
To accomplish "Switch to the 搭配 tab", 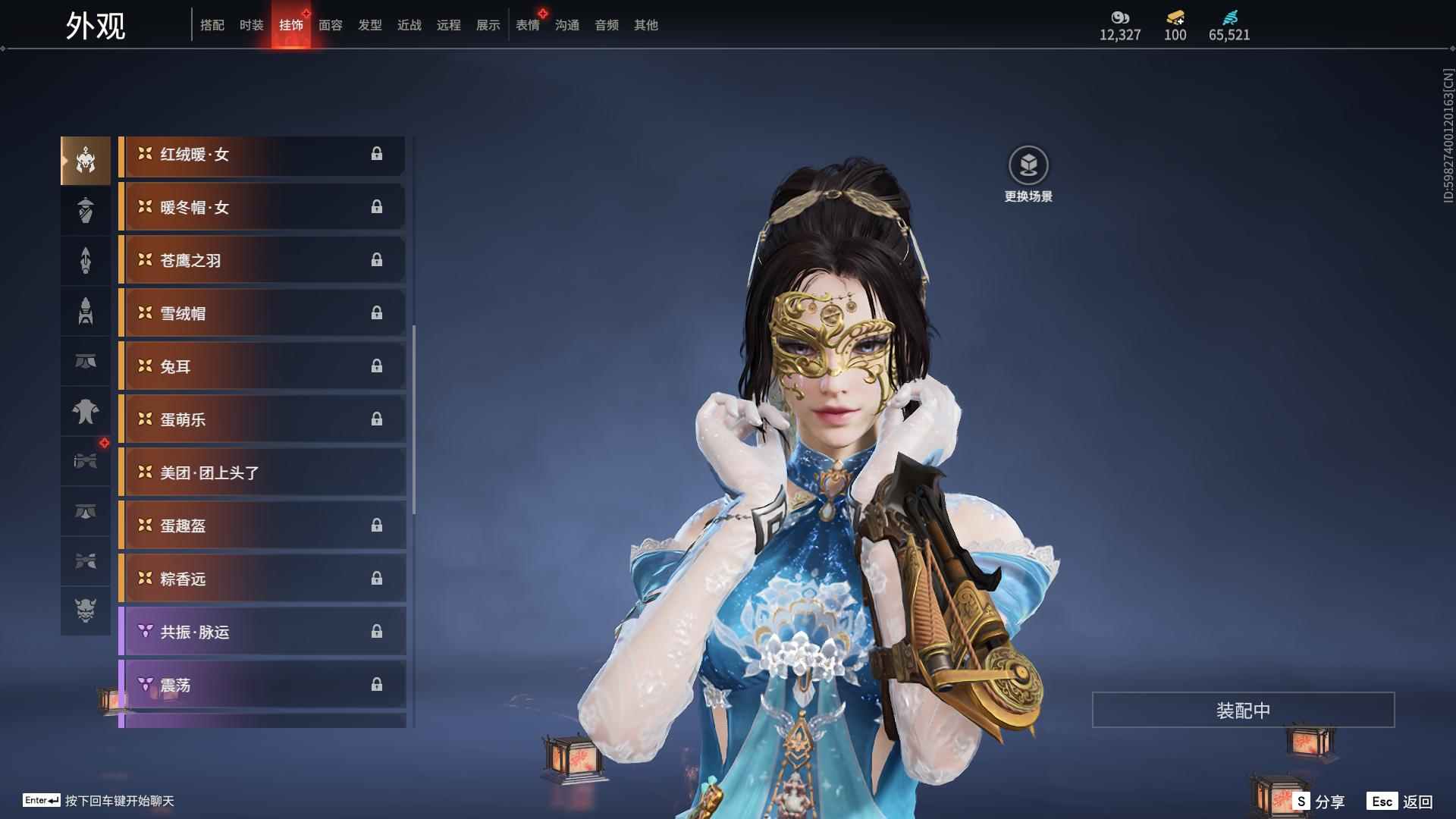I will pyautogui.click(x=212, y=25).
